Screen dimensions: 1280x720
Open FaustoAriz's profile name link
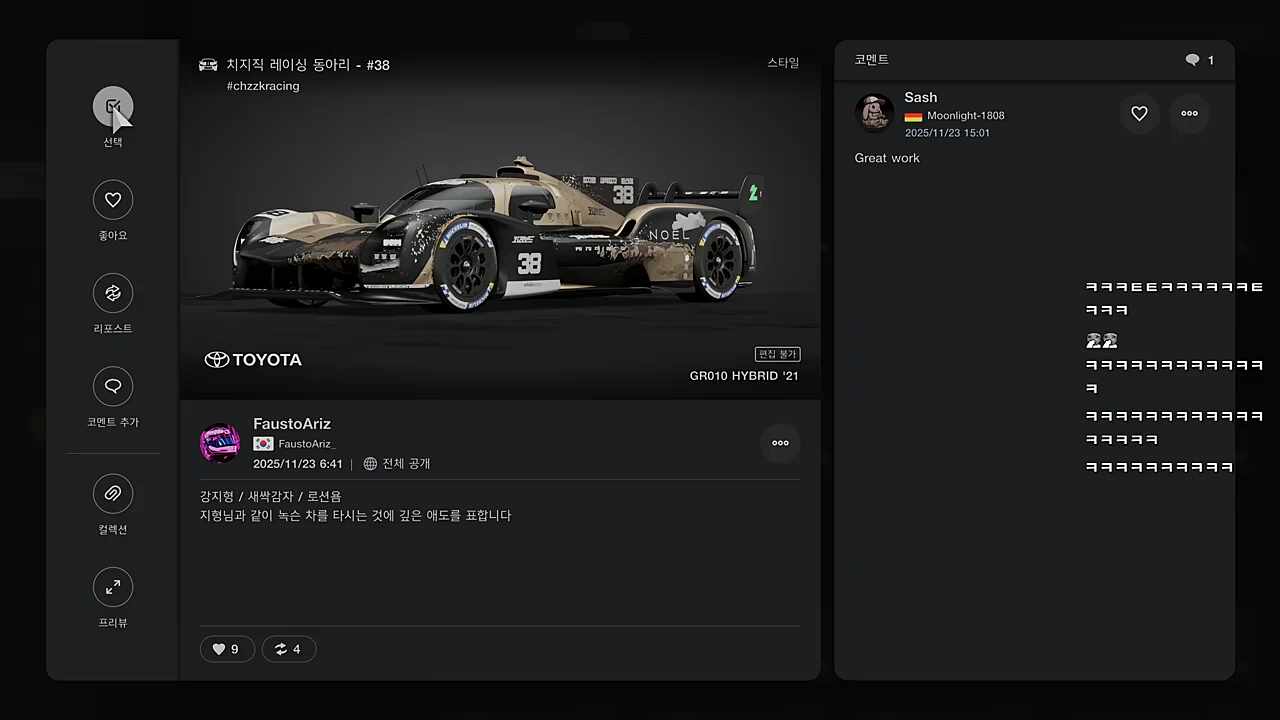tap(291, 423)
